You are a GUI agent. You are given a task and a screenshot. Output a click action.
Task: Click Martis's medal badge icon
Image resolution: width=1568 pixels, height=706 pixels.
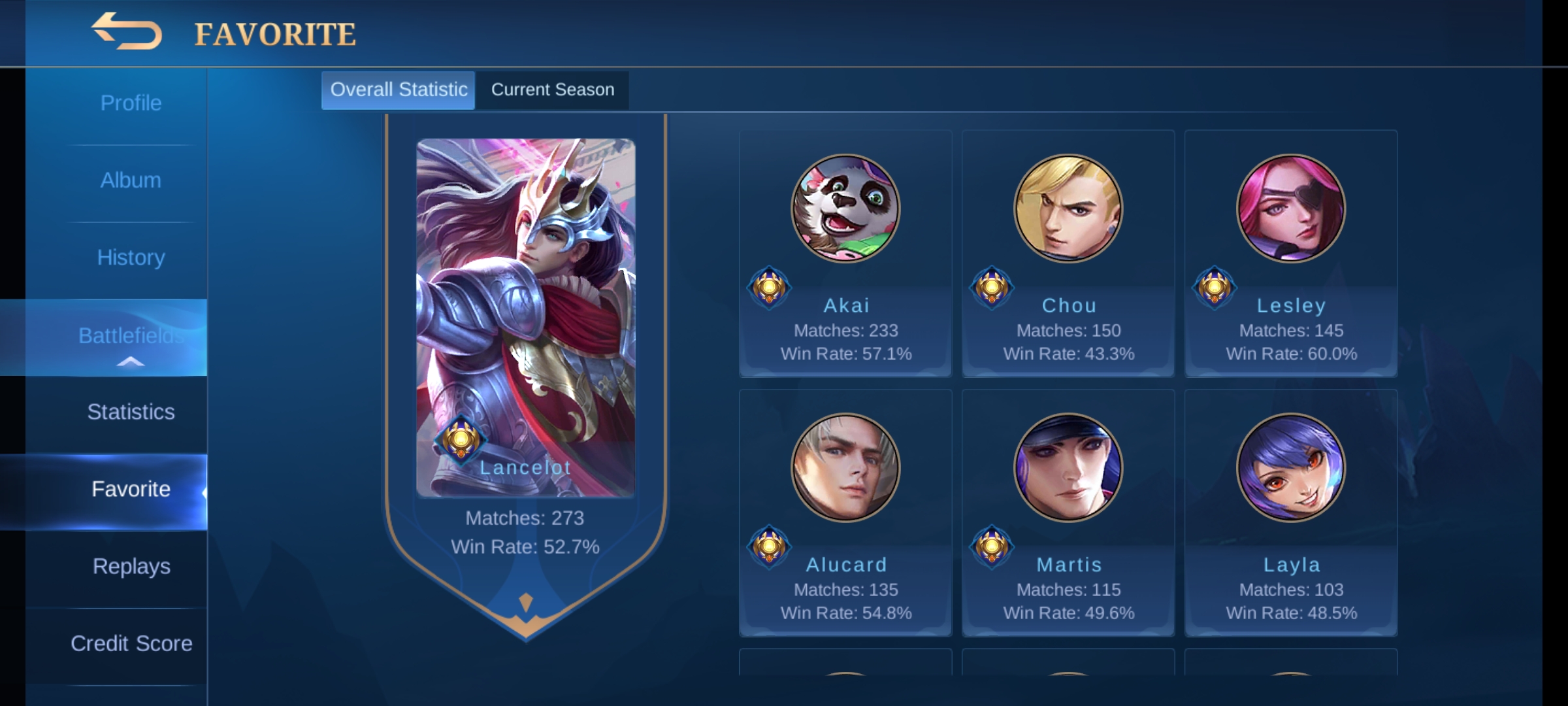[992, 546]
